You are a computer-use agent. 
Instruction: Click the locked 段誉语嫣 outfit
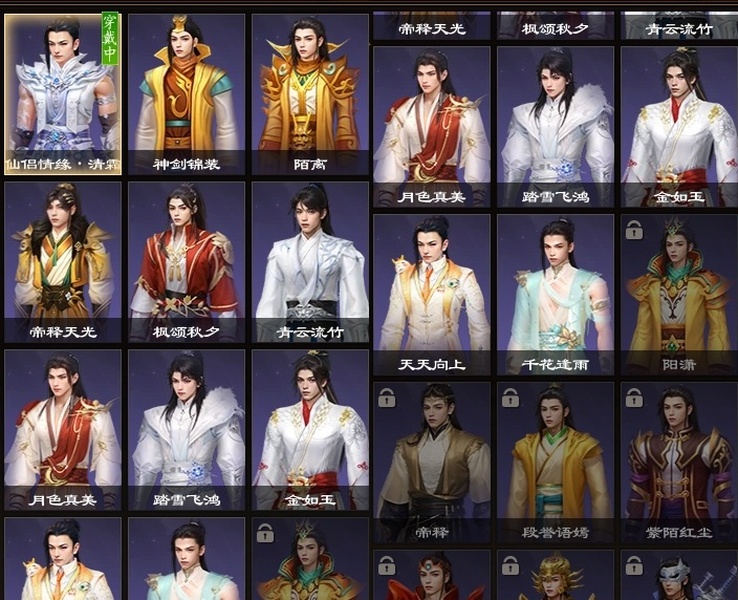[555, 462]
